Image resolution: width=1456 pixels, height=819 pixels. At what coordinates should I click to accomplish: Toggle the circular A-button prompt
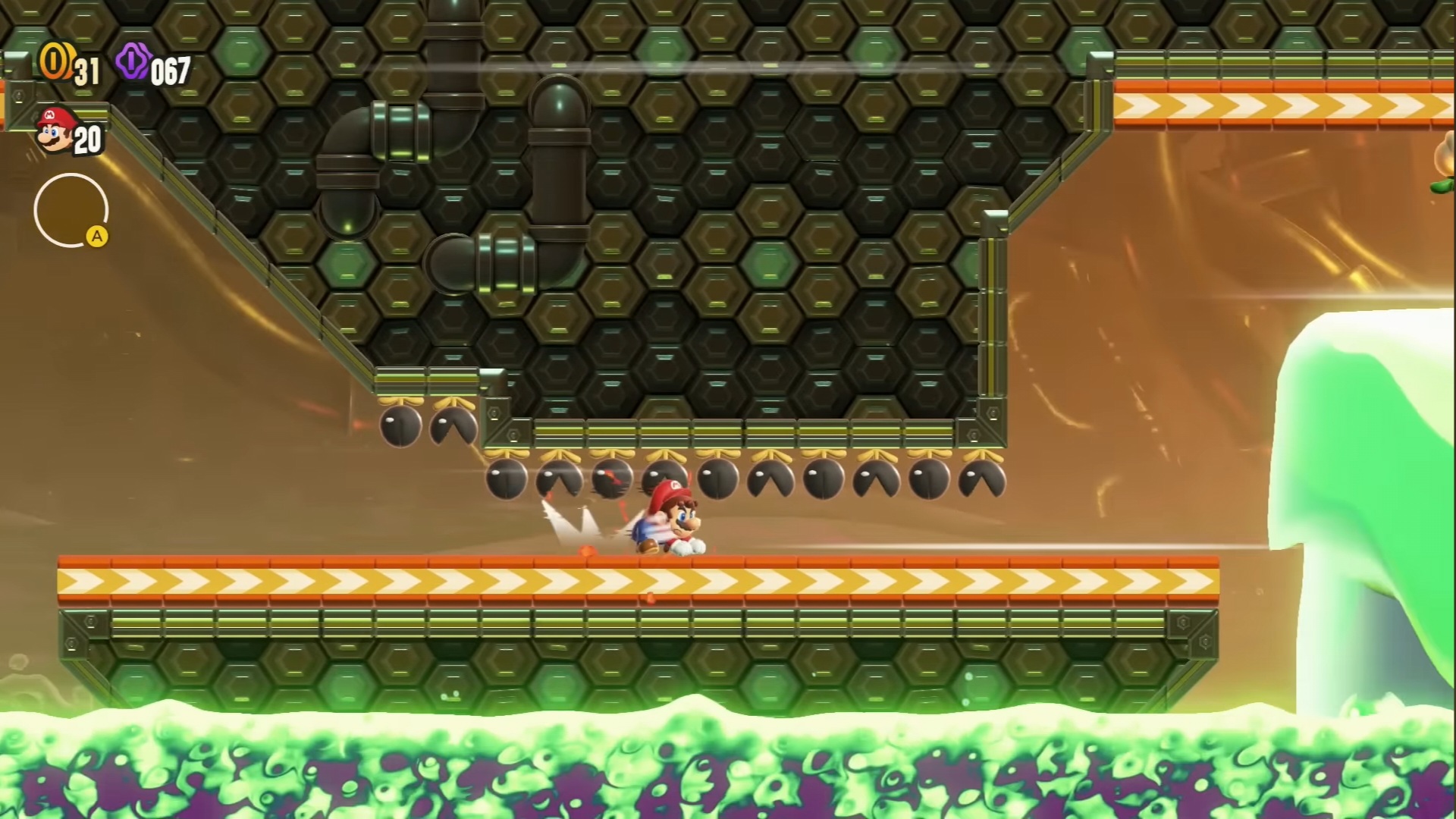coord(72,209)
